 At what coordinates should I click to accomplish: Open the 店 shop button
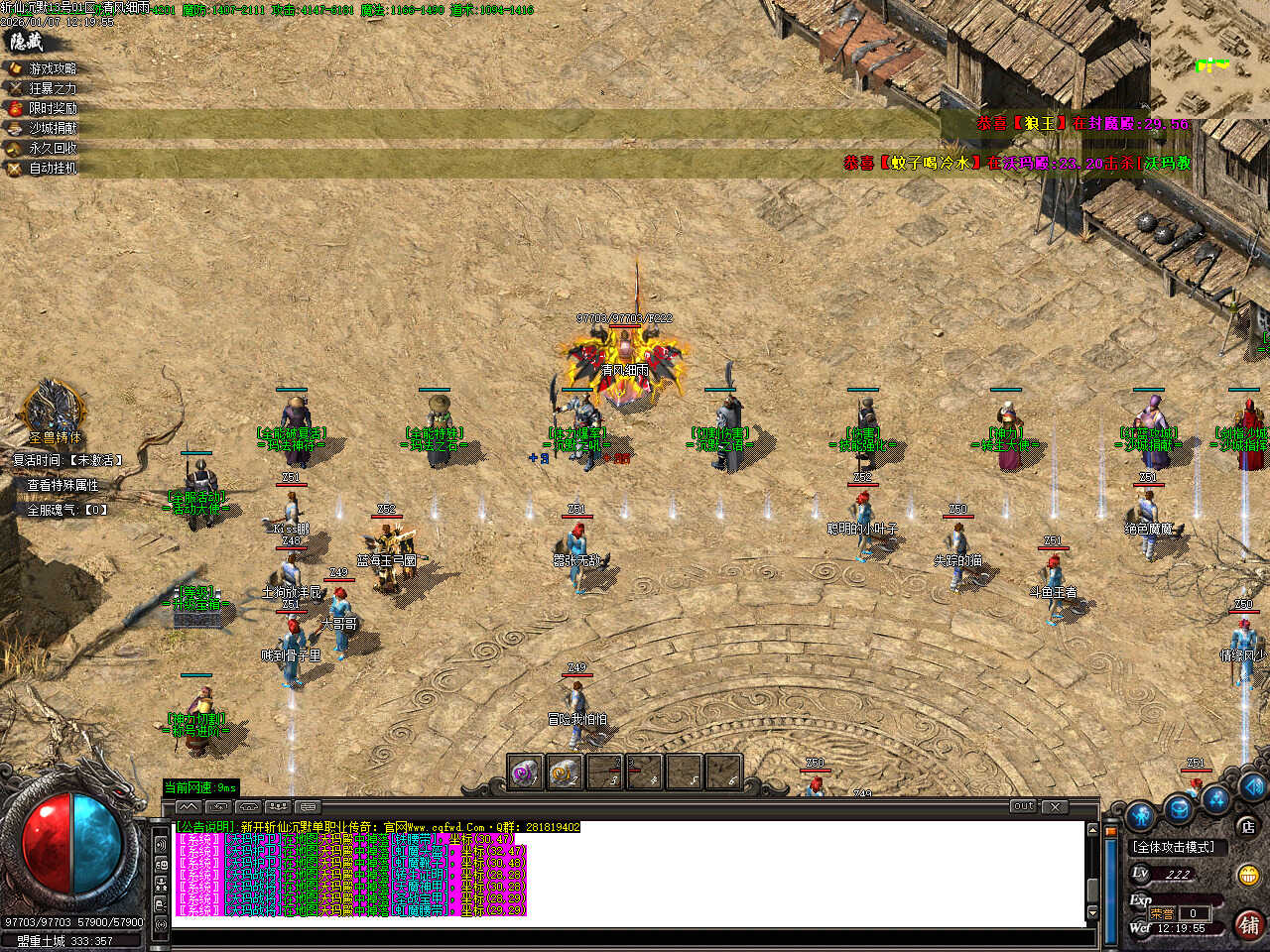pos(1247,826)
